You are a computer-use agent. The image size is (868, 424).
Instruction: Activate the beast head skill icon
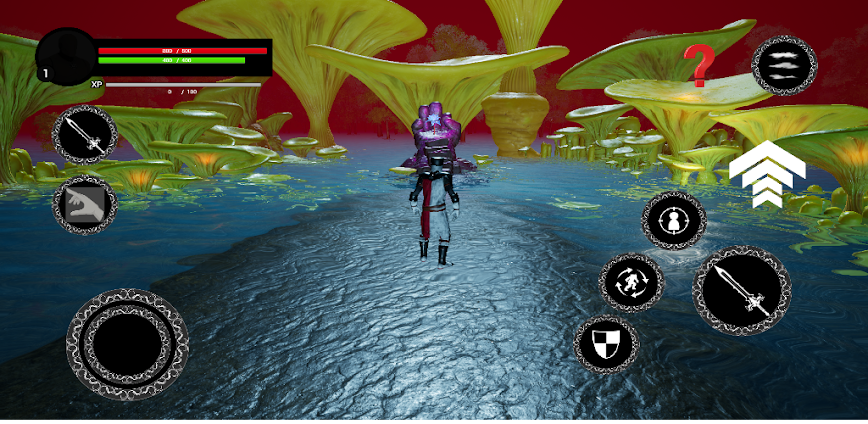click(x=85, y=205)
